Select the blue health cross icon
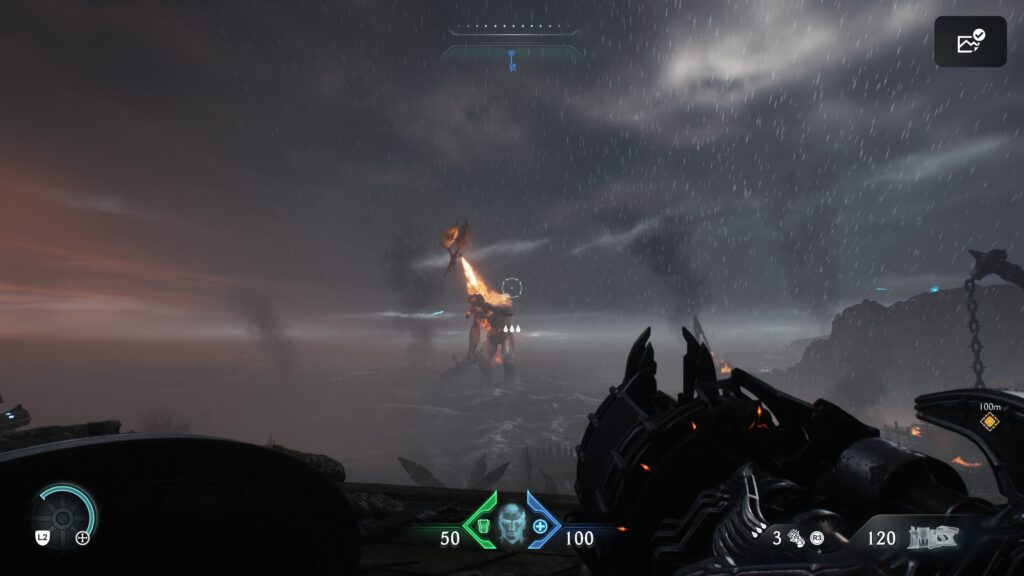 [540, 525]
